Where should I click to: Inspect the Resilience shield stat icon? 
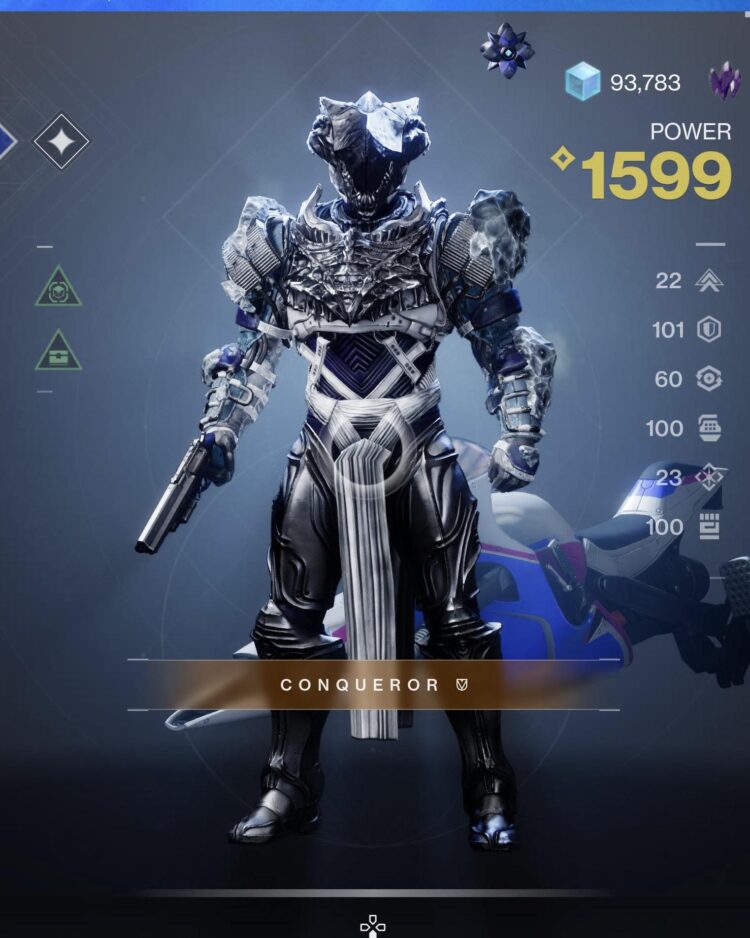709,330
